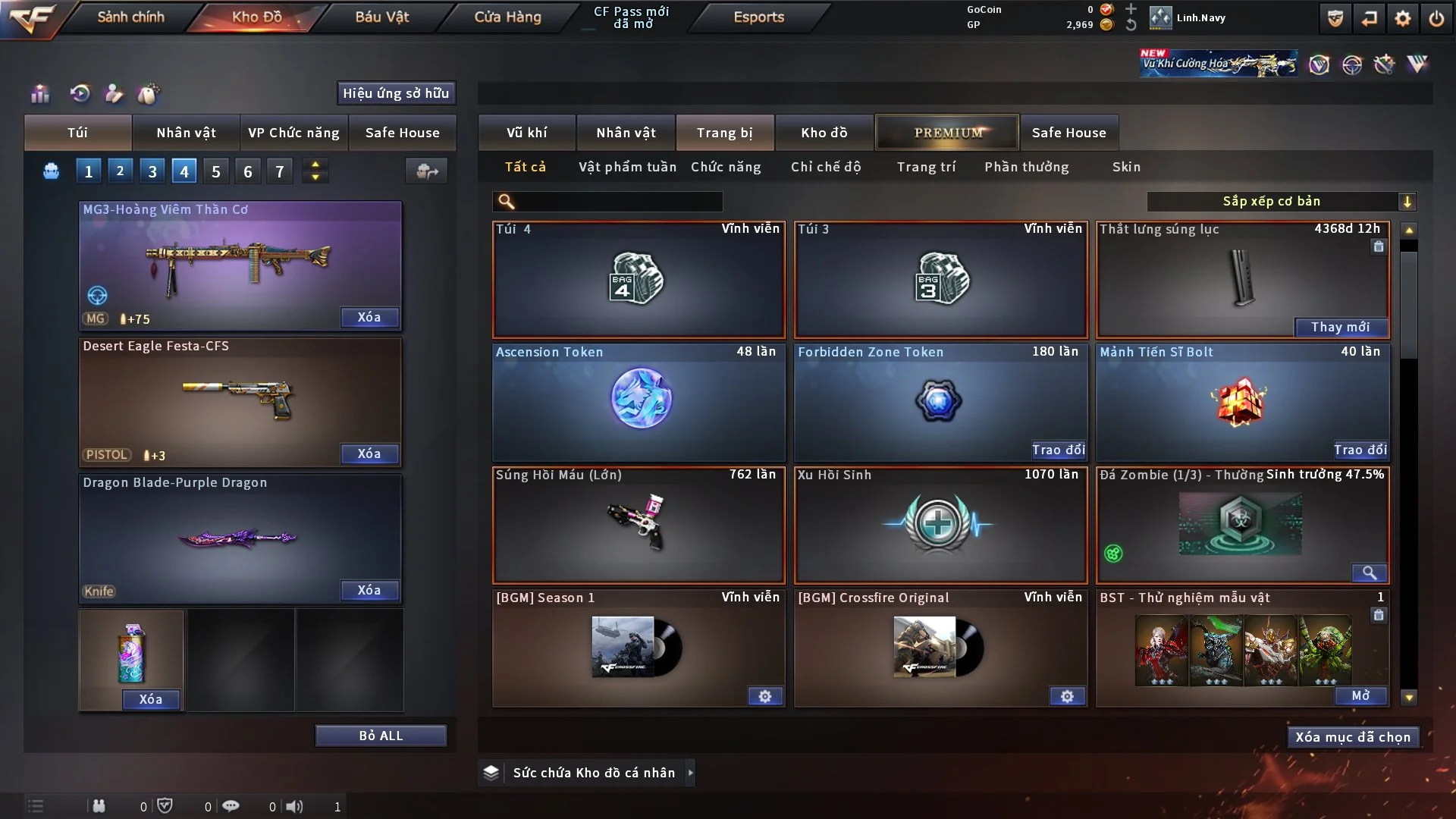Viewport: 1456px width, 819px height.
Task: Open the Sảnh chính lobby tab
Action: 130,17
